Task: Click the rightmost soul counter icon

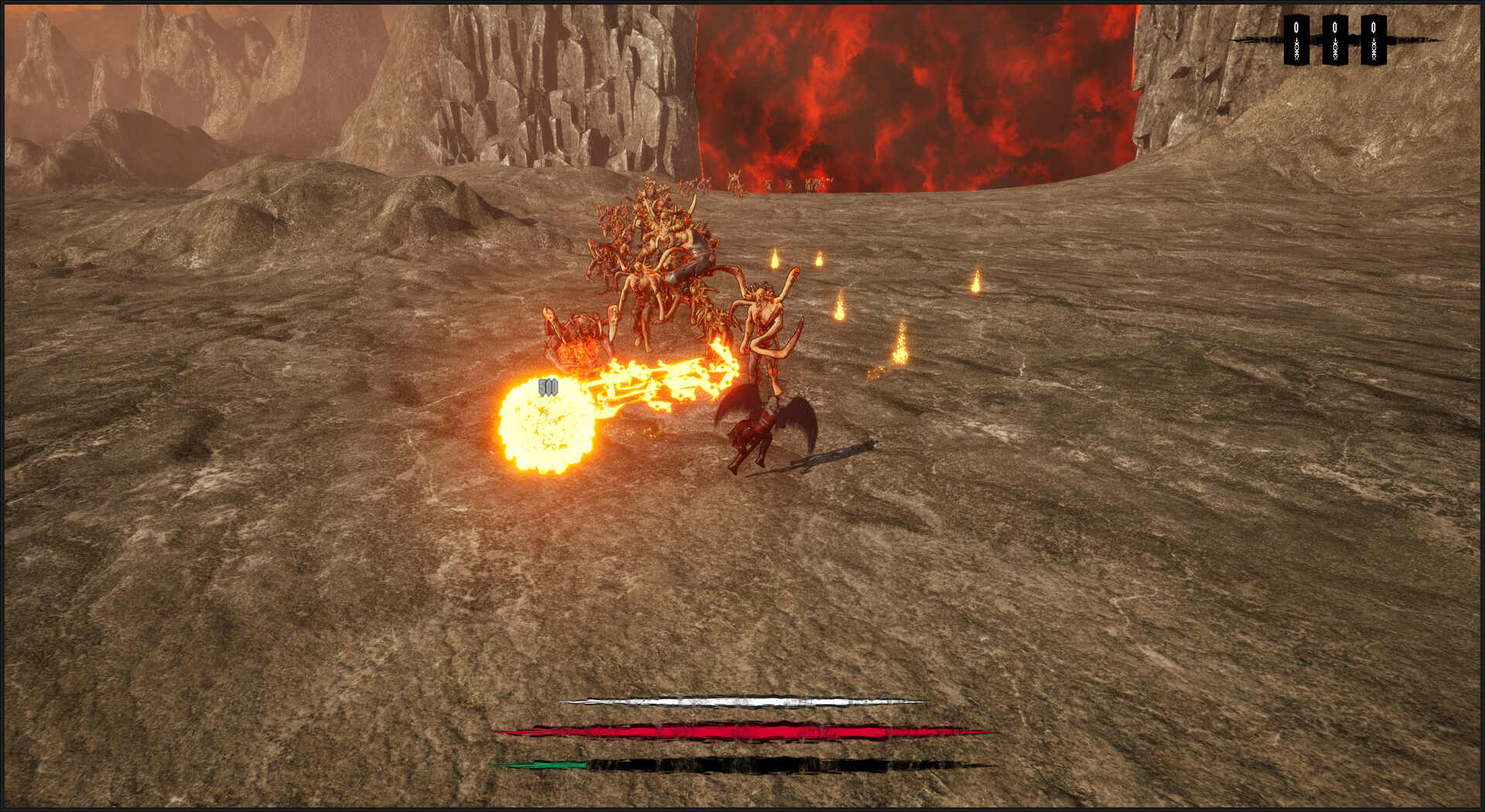Action: 1374,27
